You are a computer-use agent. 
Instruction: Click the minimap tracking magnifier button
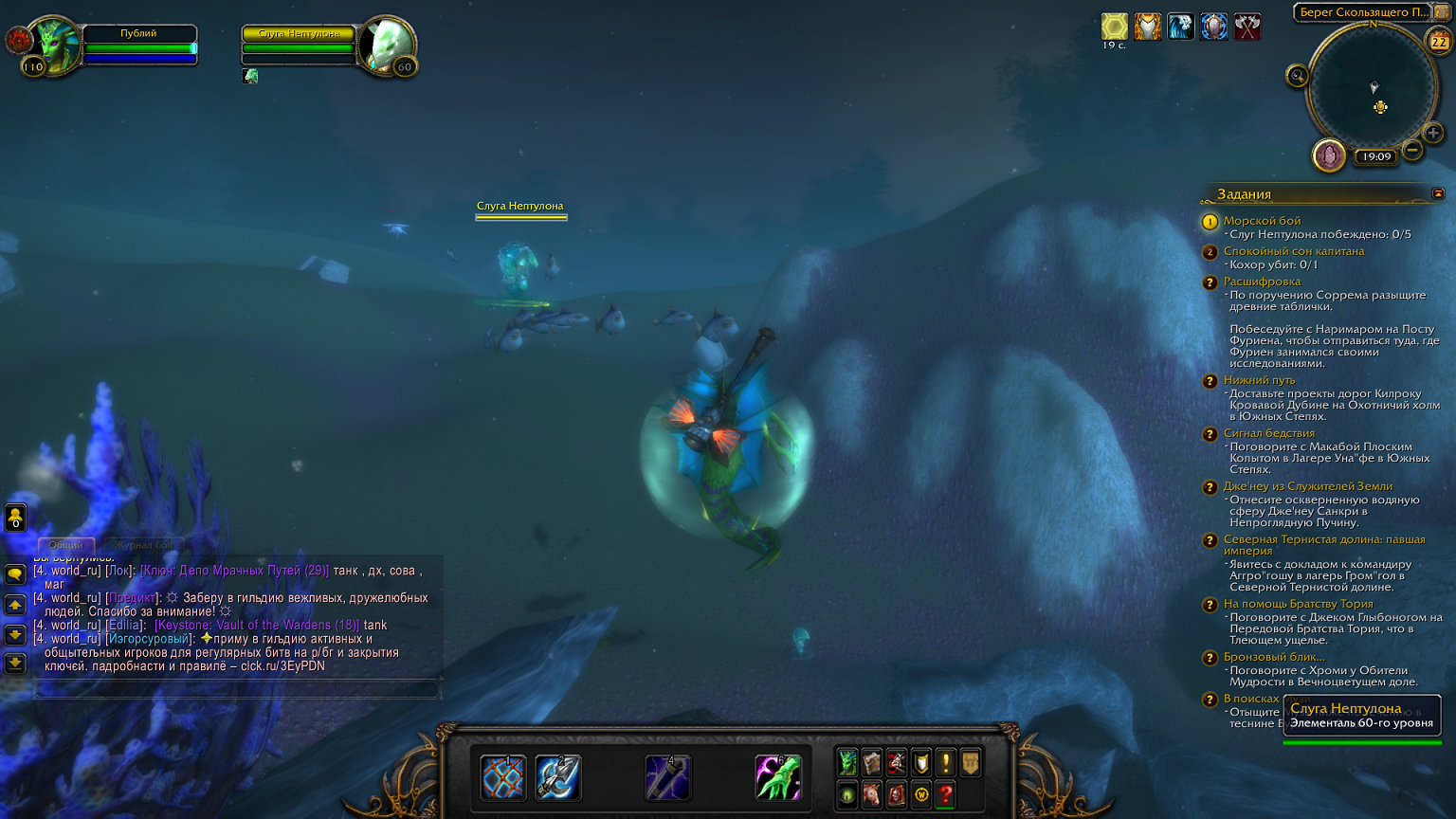[x=1297, y=76]
